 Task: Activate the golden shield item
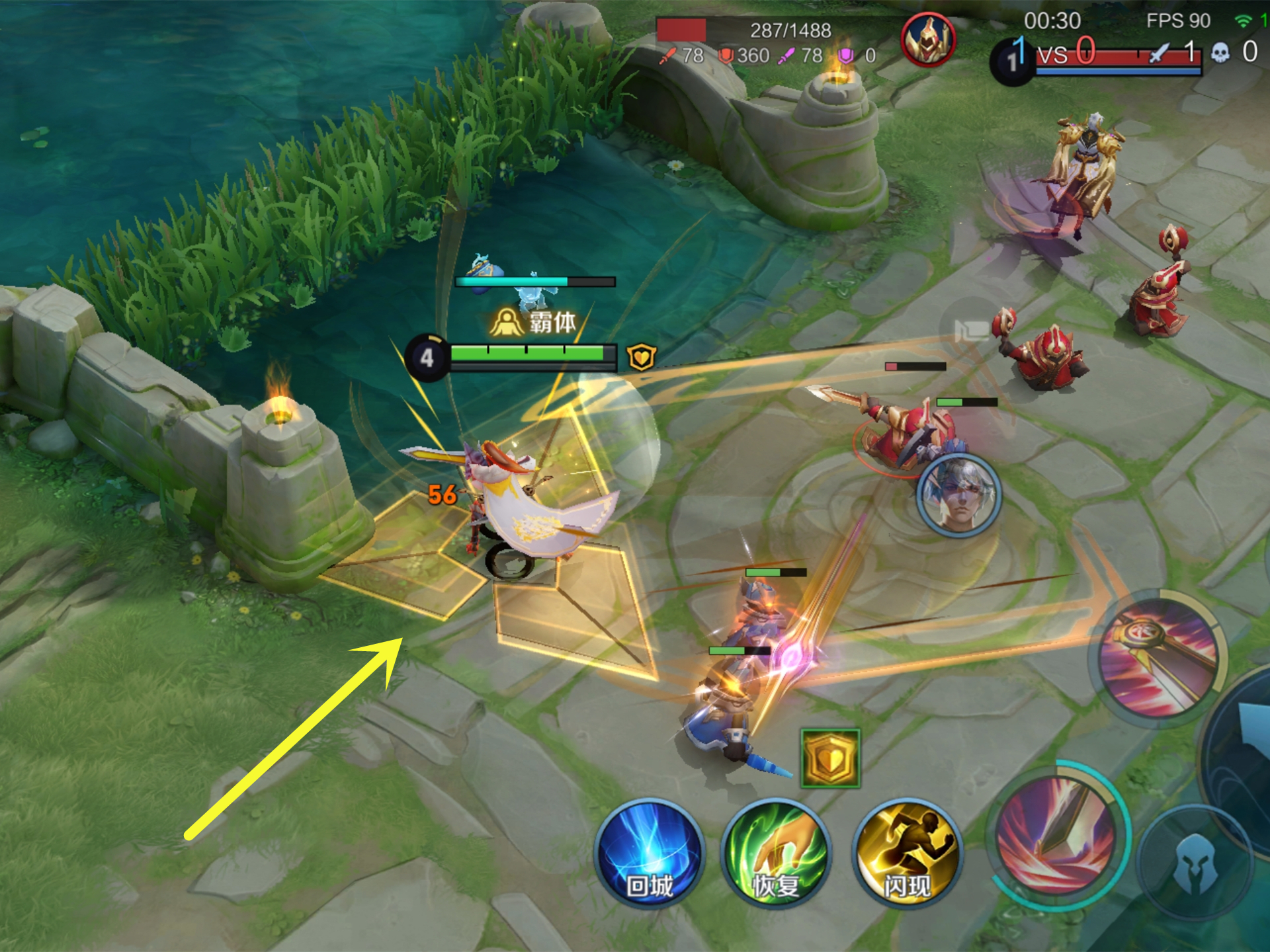click(x=830, y=758)
